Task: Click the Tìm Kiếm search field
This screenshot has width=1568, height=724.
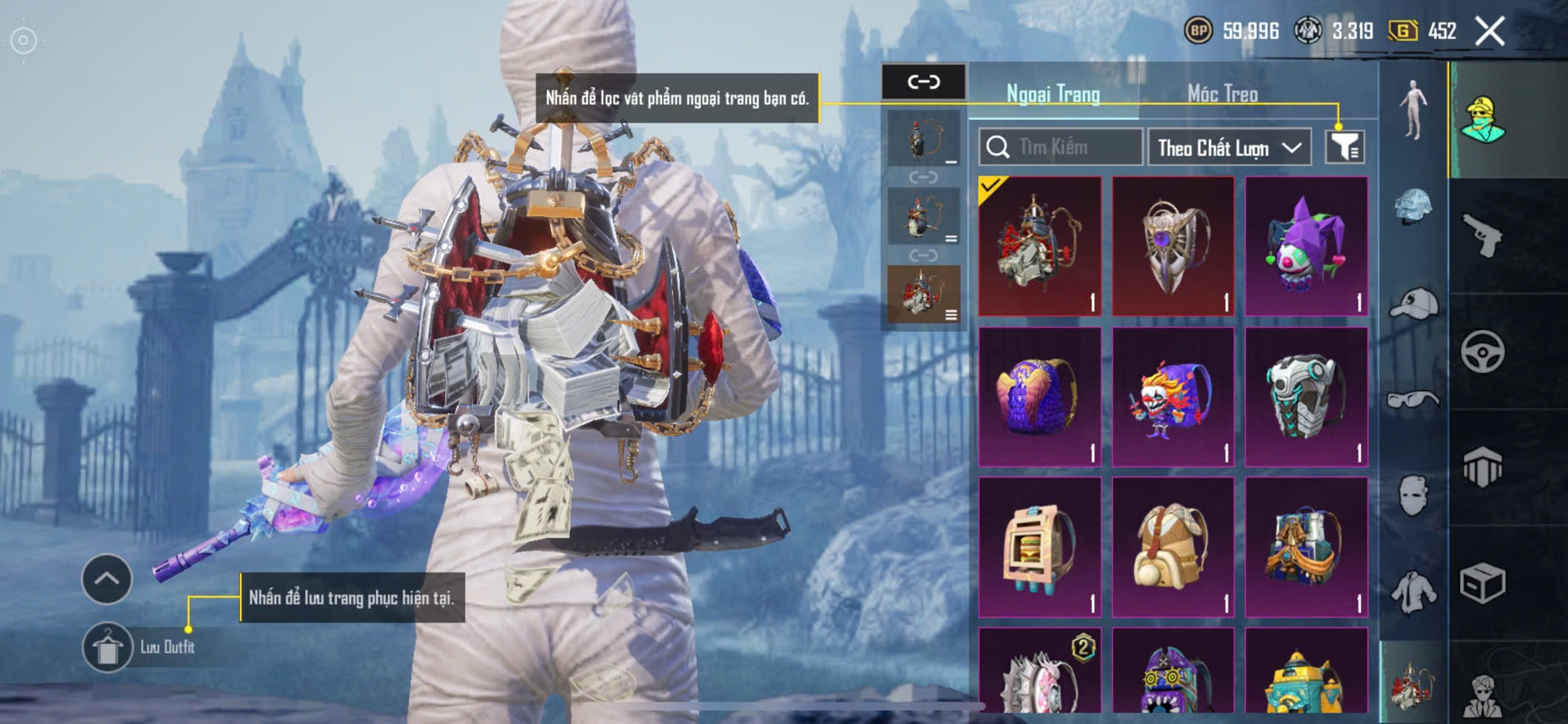Action: click(x=1060, y=147)
